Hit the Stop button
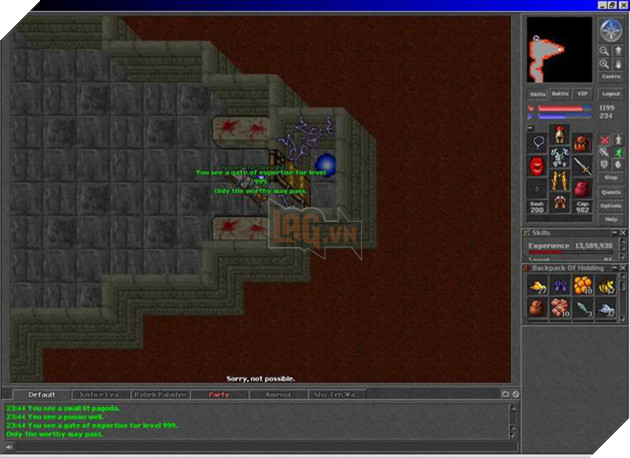Screen dimensions: 630x458 point(610,177)
